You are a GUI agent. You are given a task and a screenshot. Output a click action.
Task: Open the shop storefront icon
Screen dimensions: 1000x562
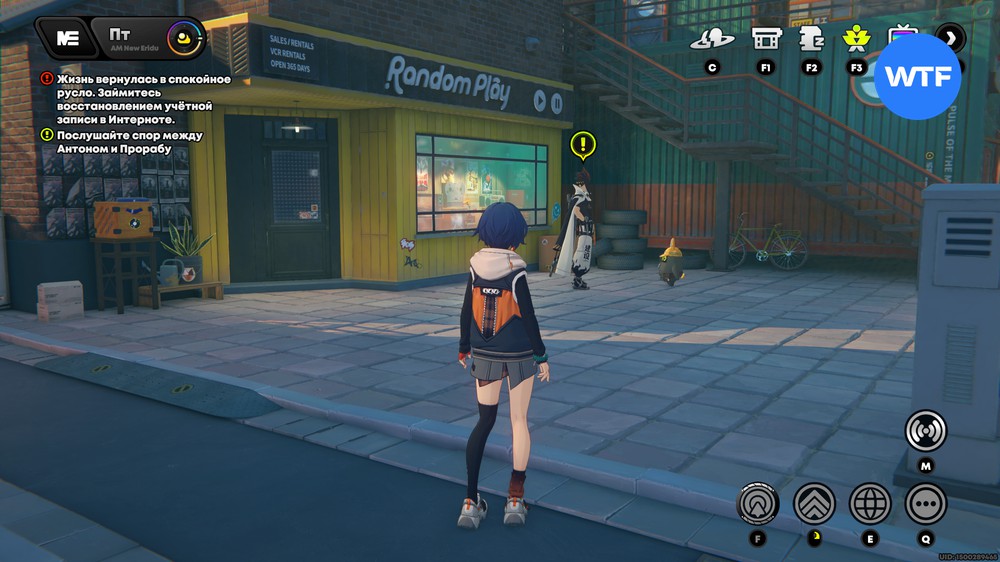(766, 39)
